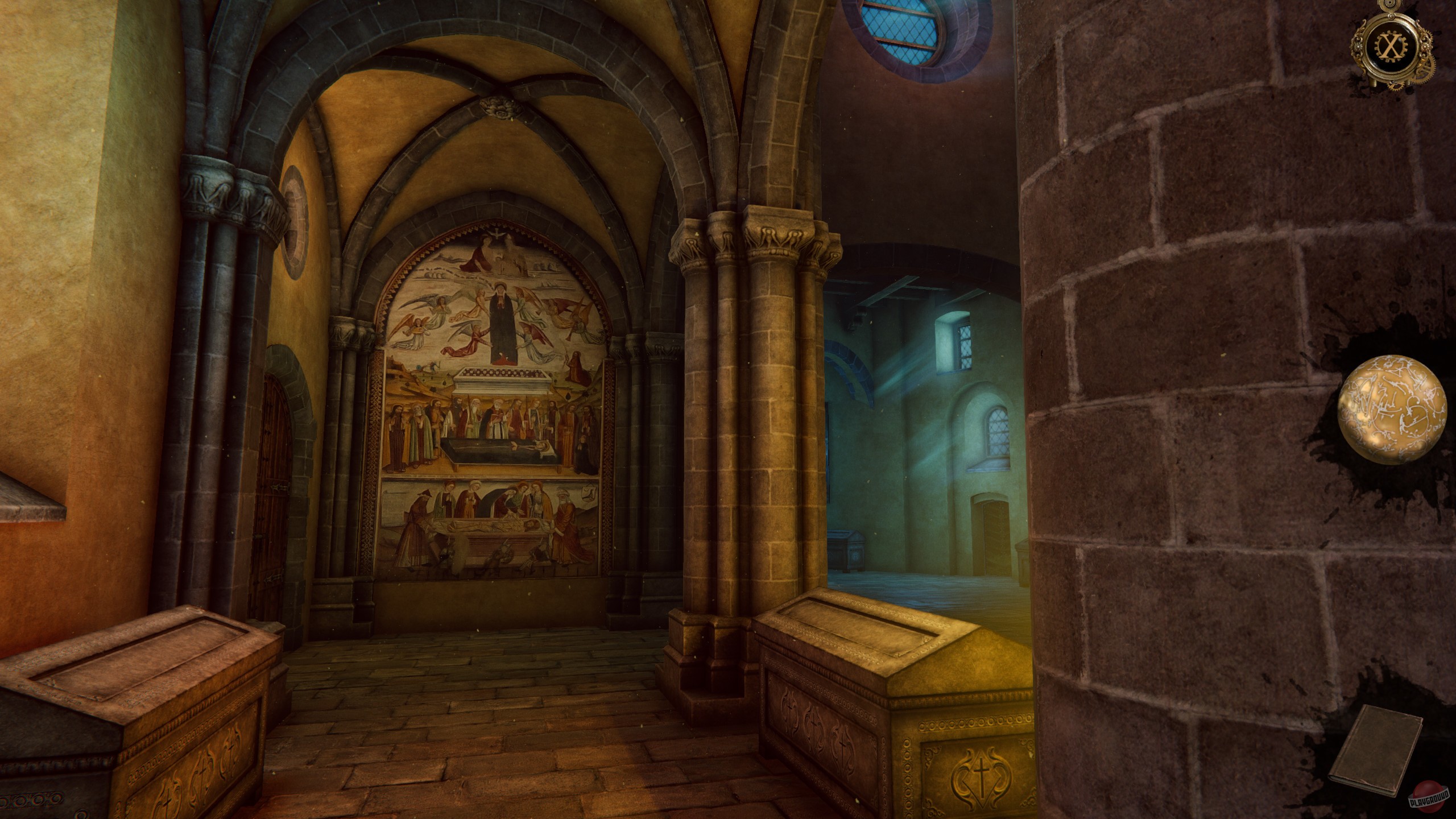Click the ornate filigree left of the X dial
Screen dimensions: 1456x819
point(1359,45)
